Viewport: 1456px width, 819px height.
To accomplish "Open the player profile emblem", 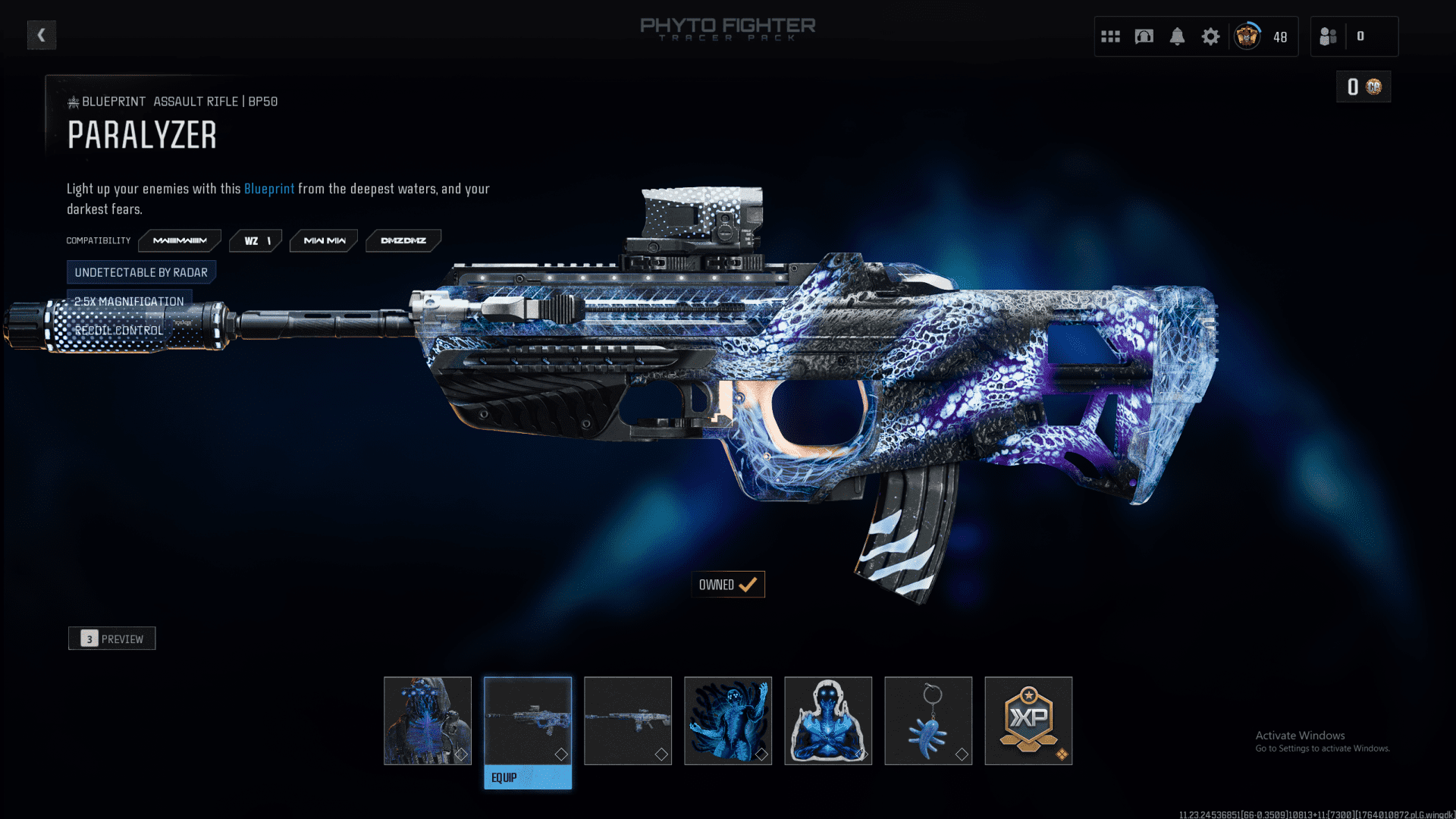I will pos(1247,36).
